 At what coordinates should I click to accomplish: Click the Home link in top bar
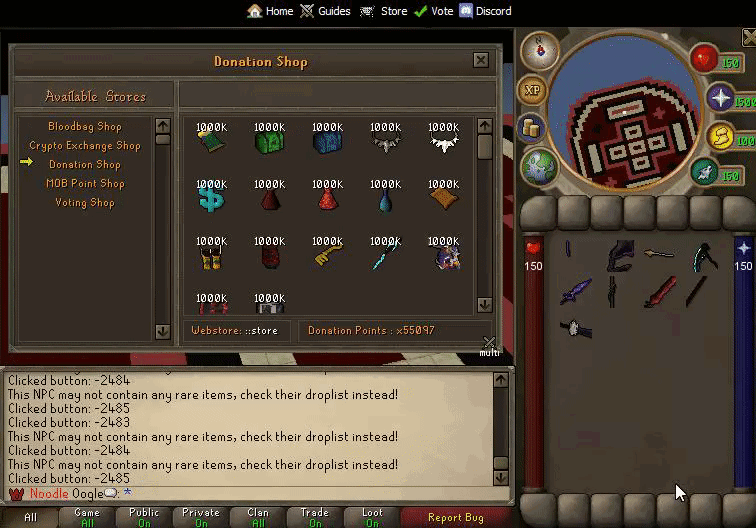pos(270,11)
